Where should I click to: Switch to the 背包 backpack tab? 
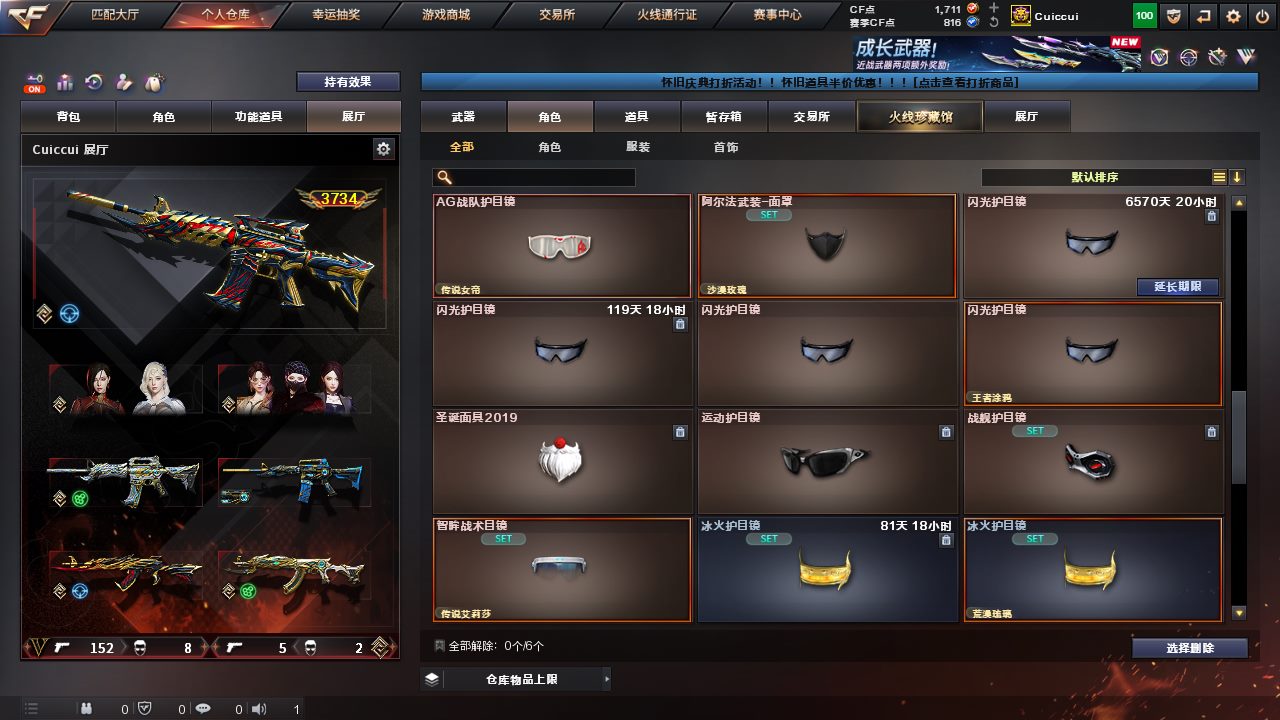[69, 117]
